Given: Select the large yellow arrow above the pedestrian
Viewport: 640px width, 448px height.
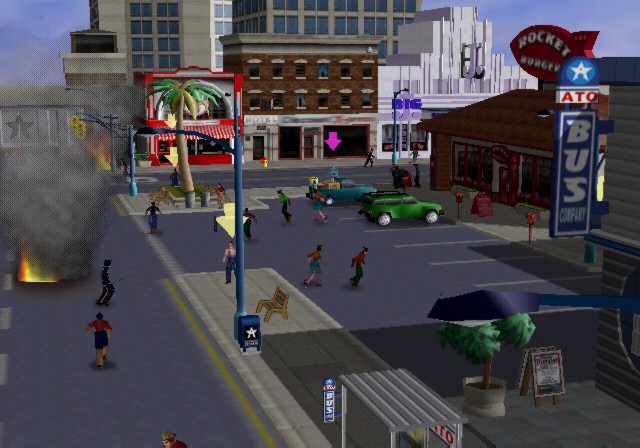Looking at the screenshot, I should 228,220.
